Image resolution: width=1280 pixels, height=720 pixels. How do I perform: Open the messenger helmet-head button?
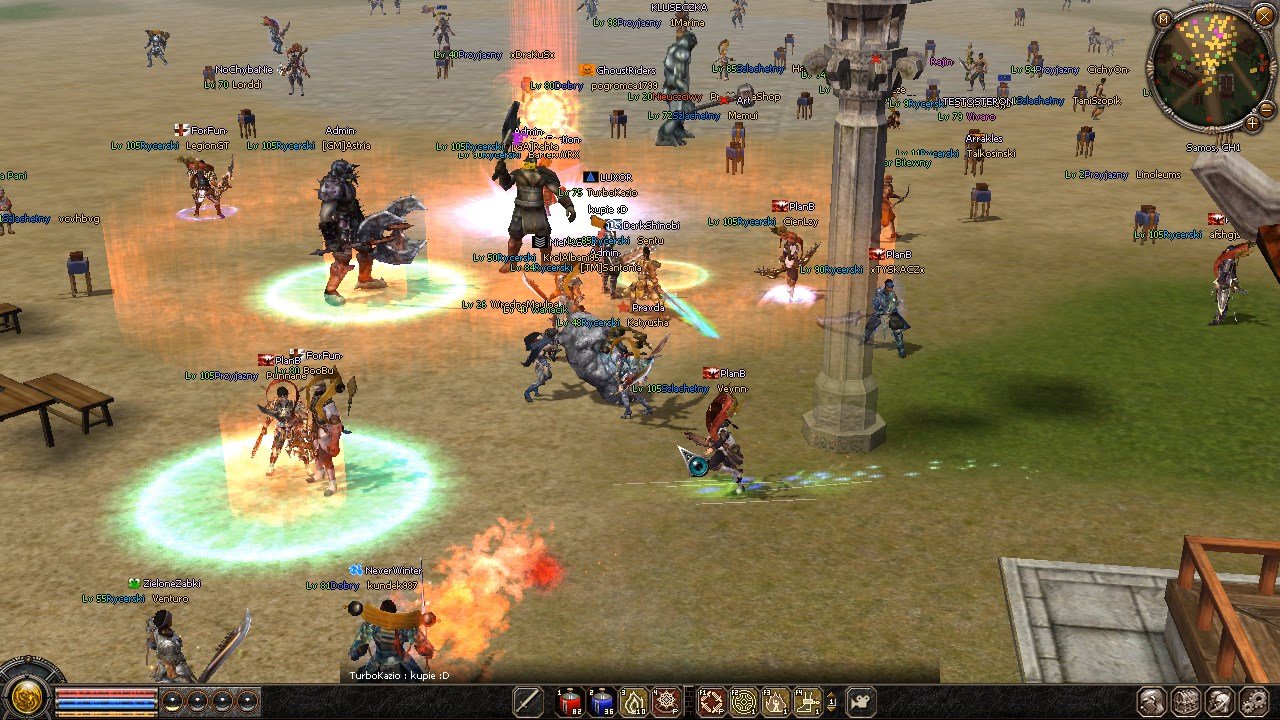tap(1219, 702)
